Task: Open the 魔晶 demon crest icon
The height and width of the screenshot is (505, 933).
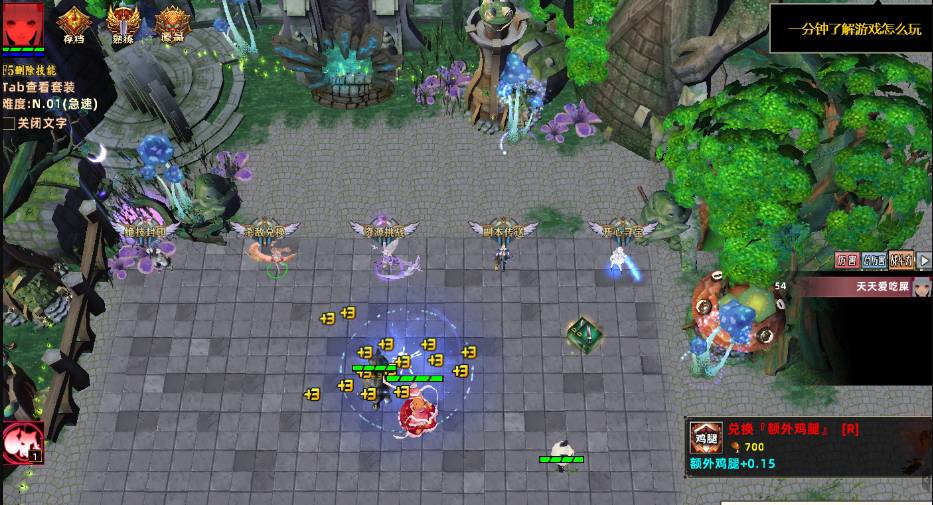Action: tap(172, 22)
